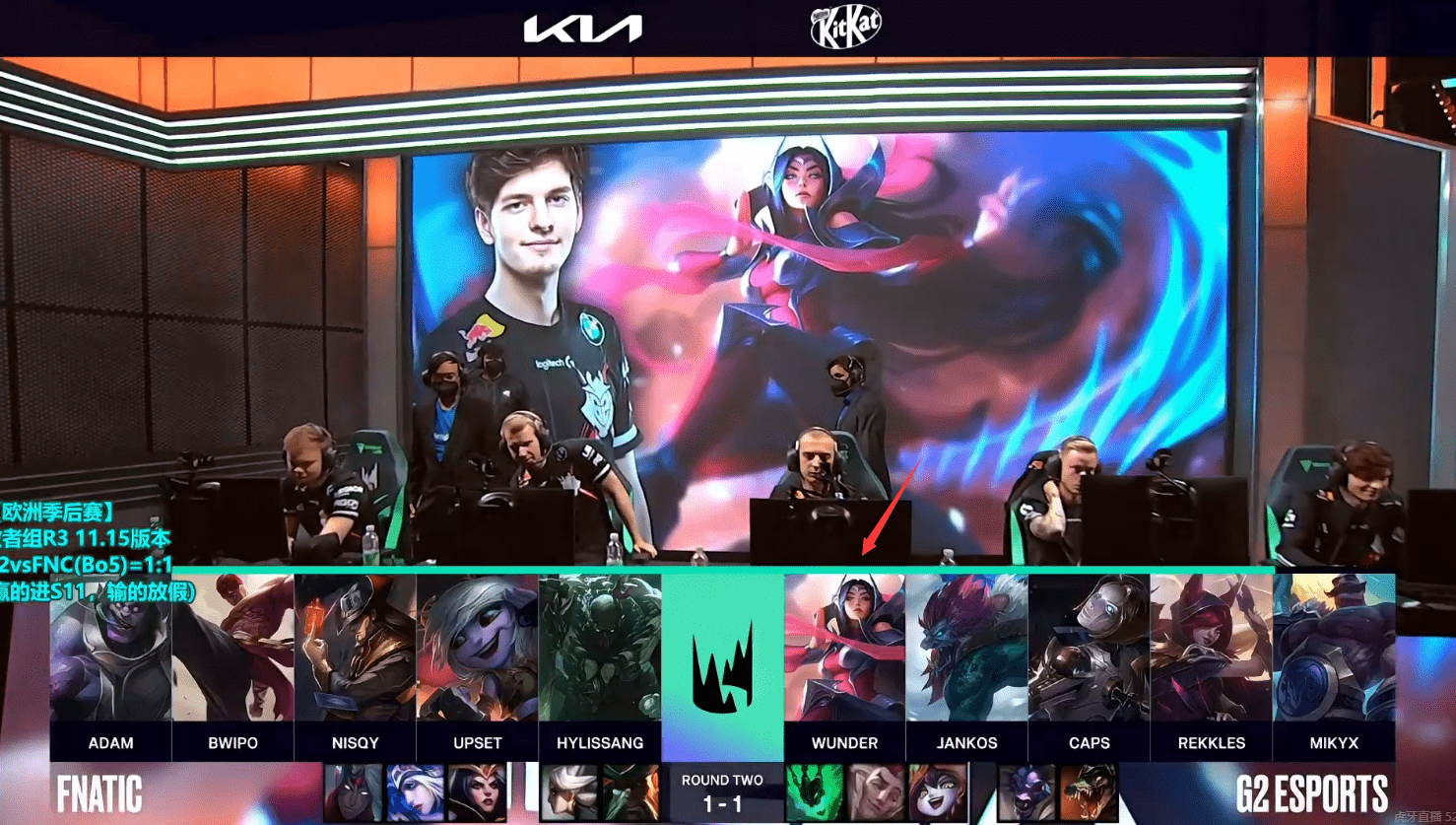Select Hylissang's Pyke pick card
The image size is (1456, 825).
(x=599, y=649)
